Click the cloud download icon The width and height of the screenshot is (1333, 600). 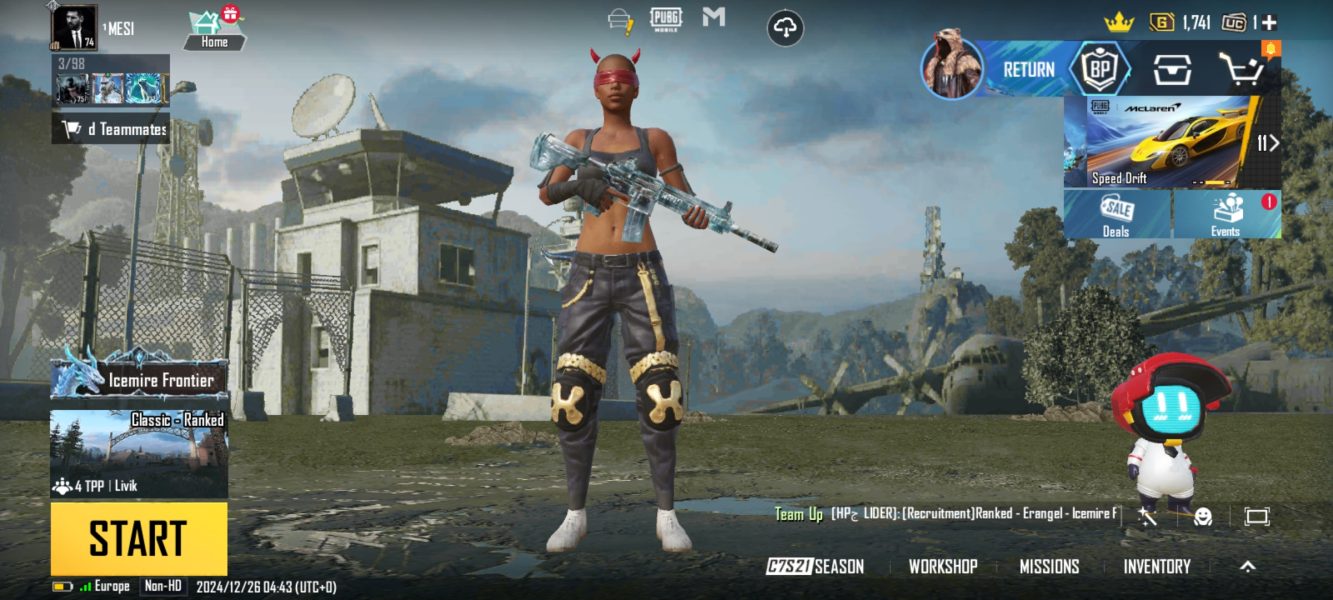pyautogui.click(x=786, y=28)
